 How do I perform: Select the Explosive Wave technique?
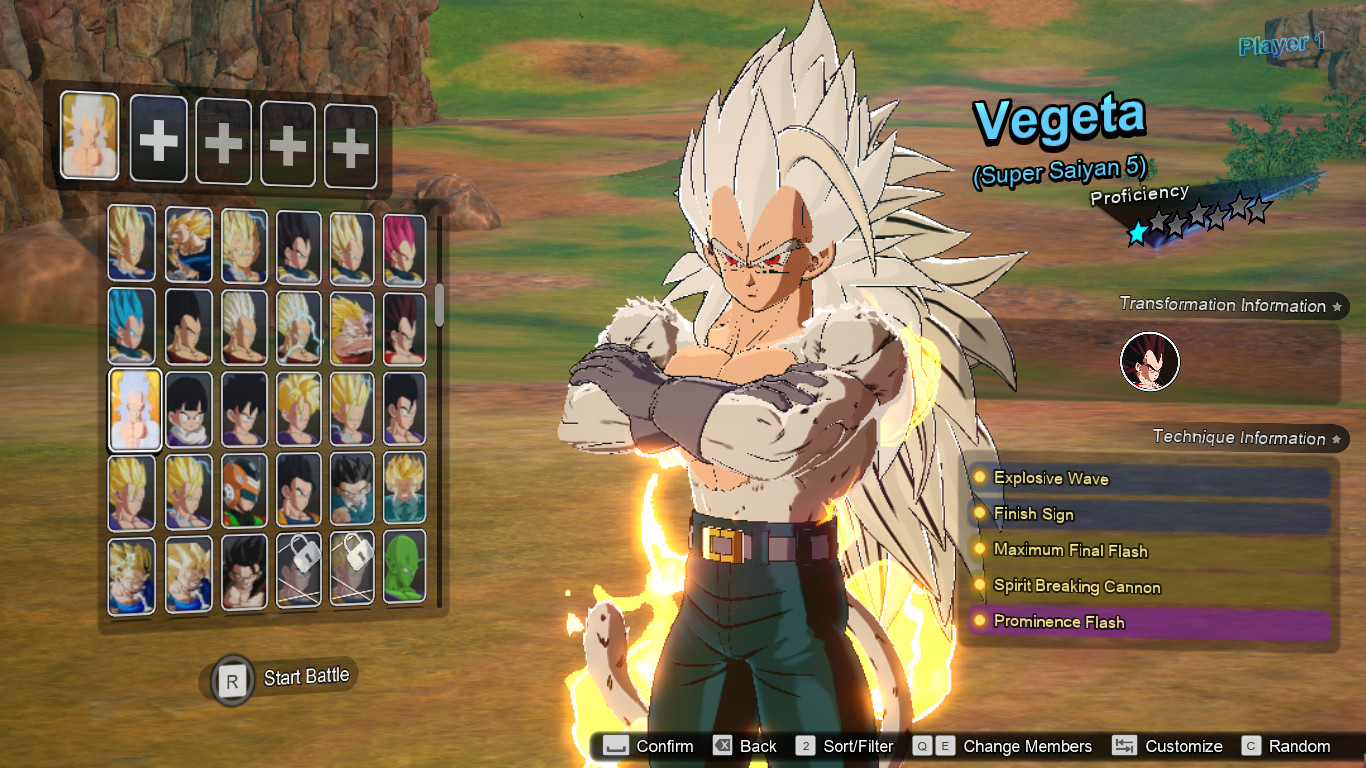(x=1150, y=479)
